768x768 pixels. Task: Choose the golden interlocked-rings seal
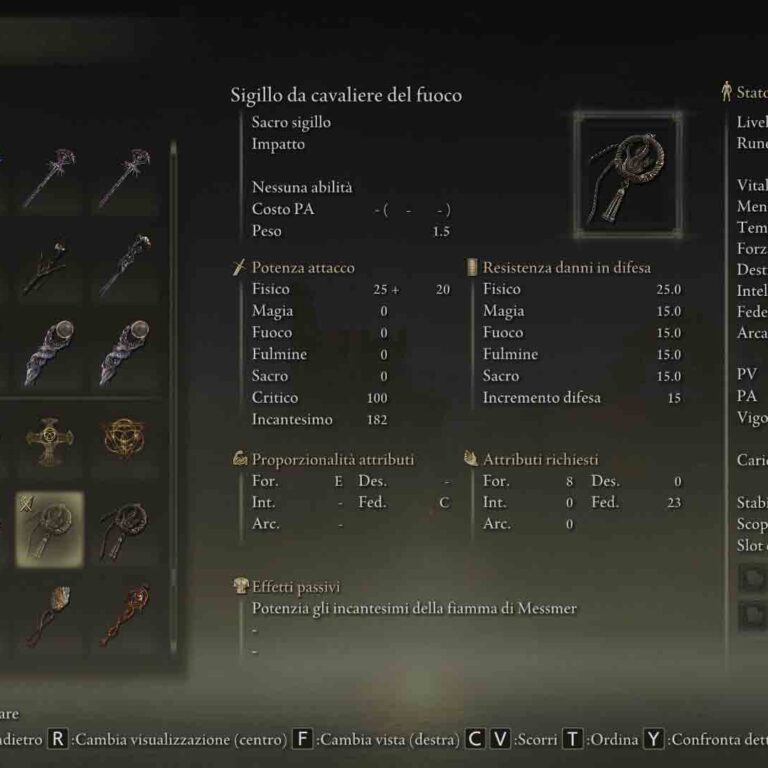125,440
